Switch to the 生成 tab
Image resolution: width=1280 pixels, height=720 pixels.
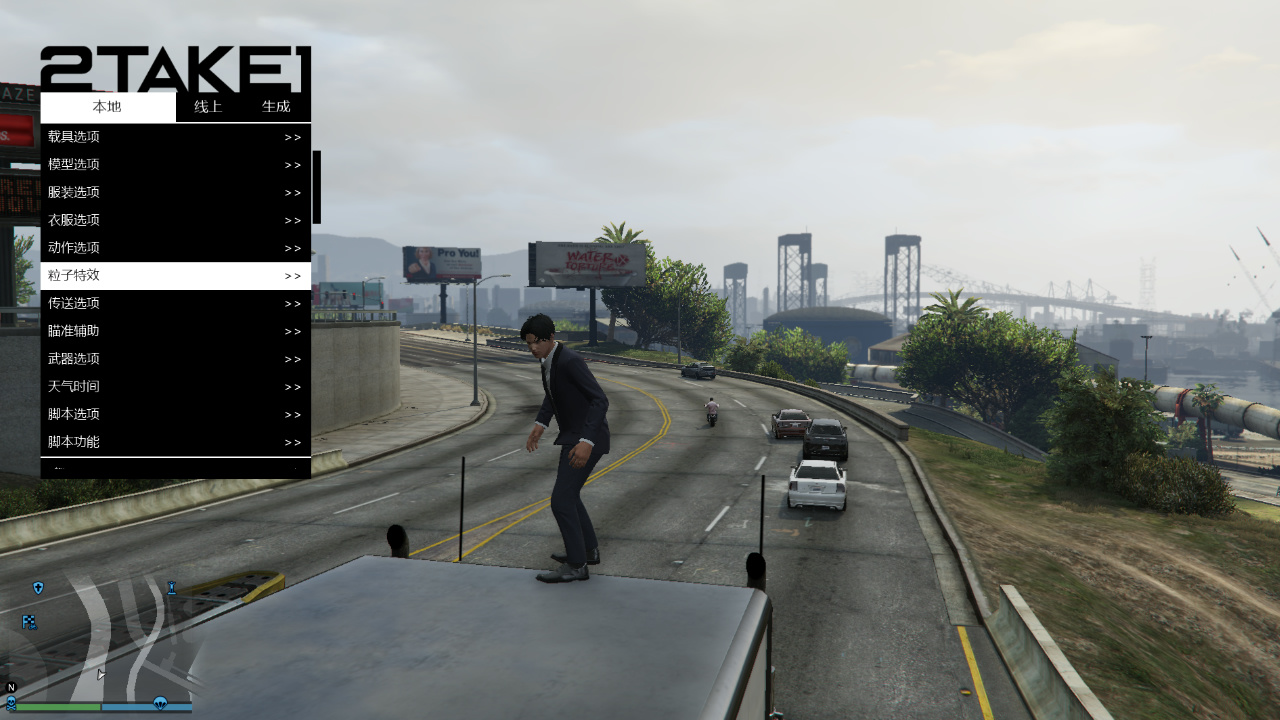tap(276, 107)
